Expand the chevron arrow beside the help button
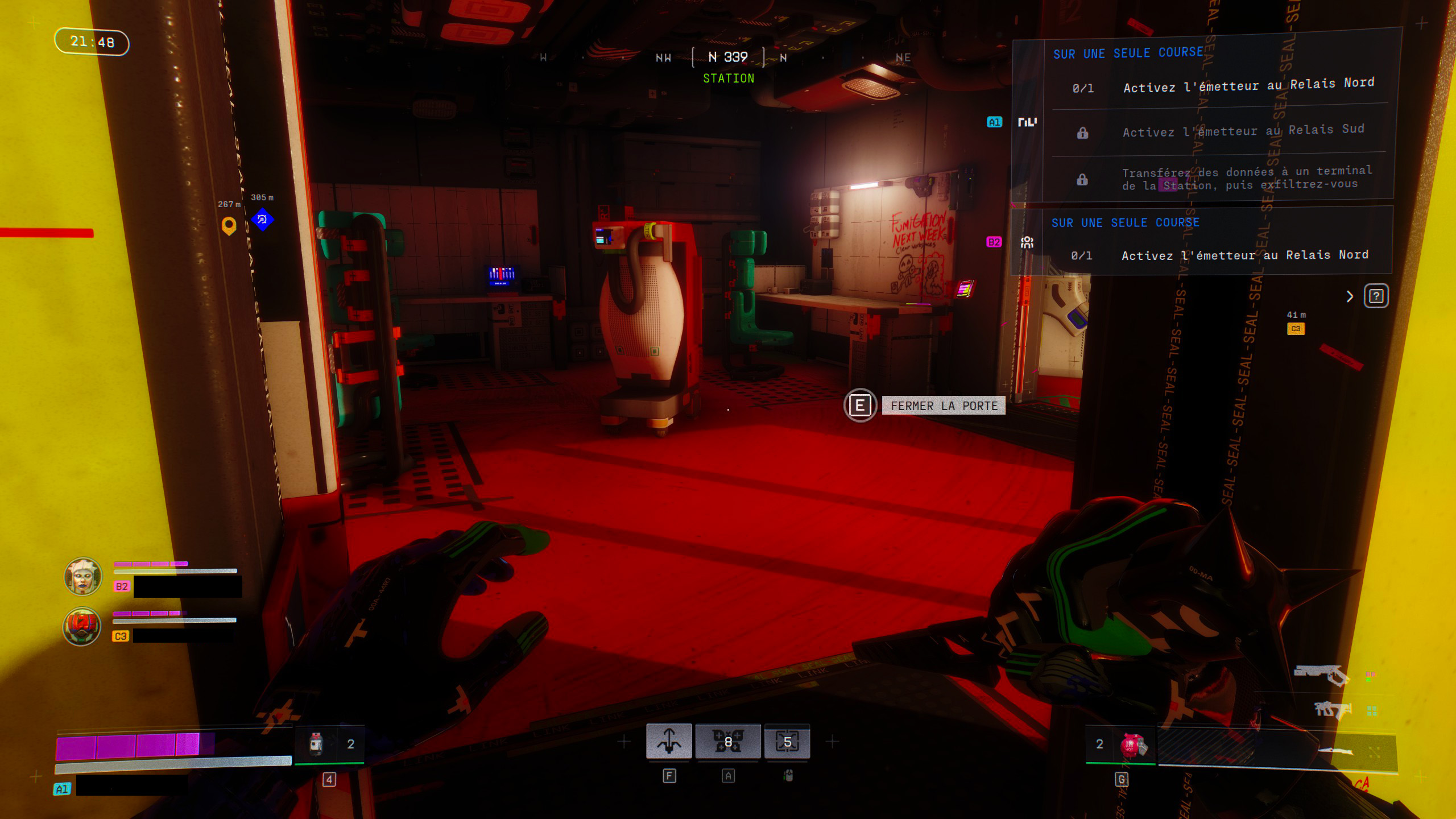 tap(1350, 296)
